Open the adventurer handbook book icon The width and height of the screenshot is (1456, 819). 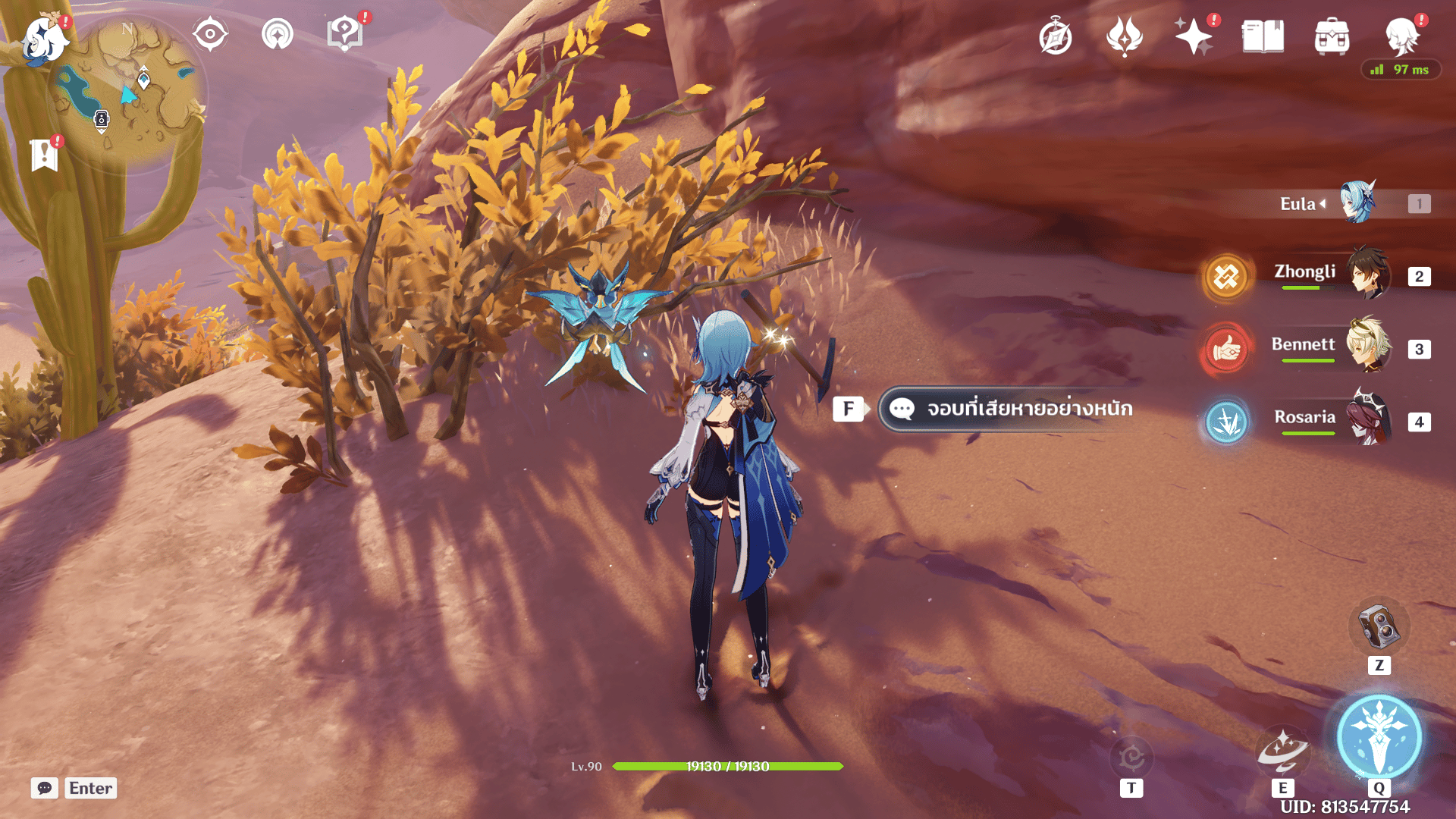[1263, 36]
